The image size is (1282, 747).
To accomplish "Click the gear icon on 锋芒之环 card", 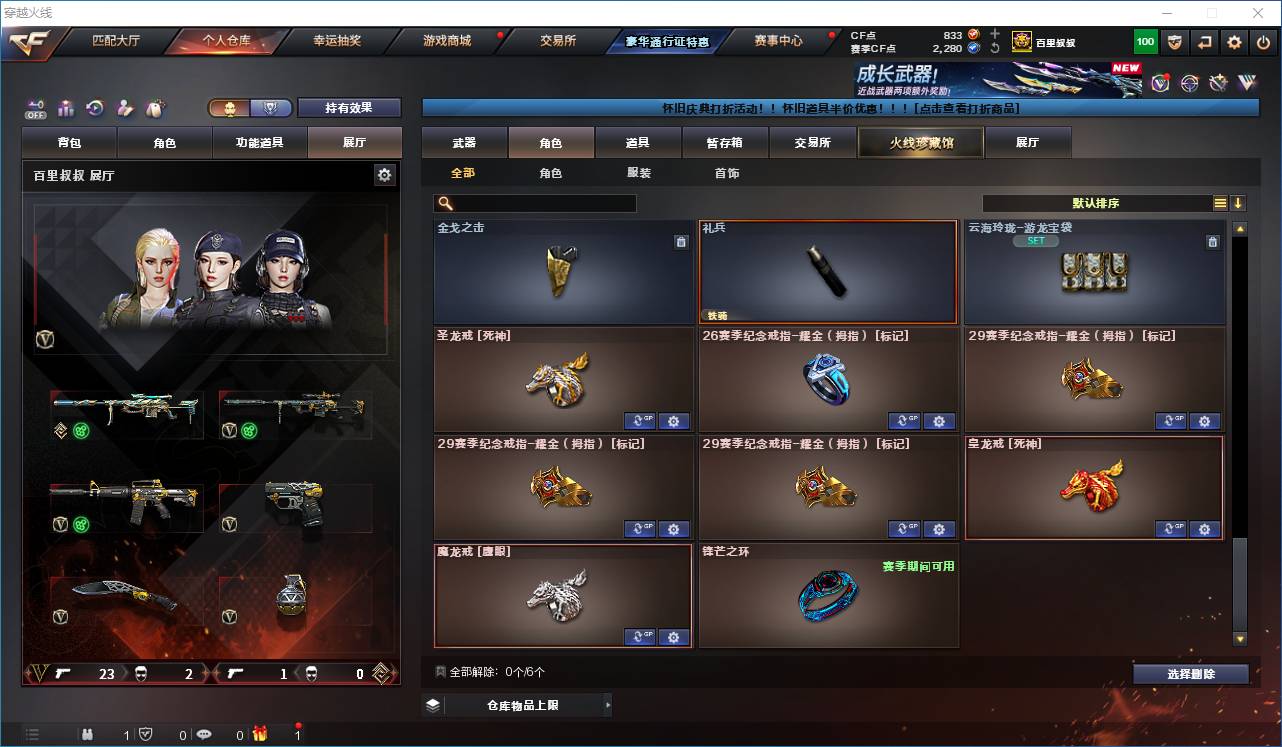I will tap(940, 637).
